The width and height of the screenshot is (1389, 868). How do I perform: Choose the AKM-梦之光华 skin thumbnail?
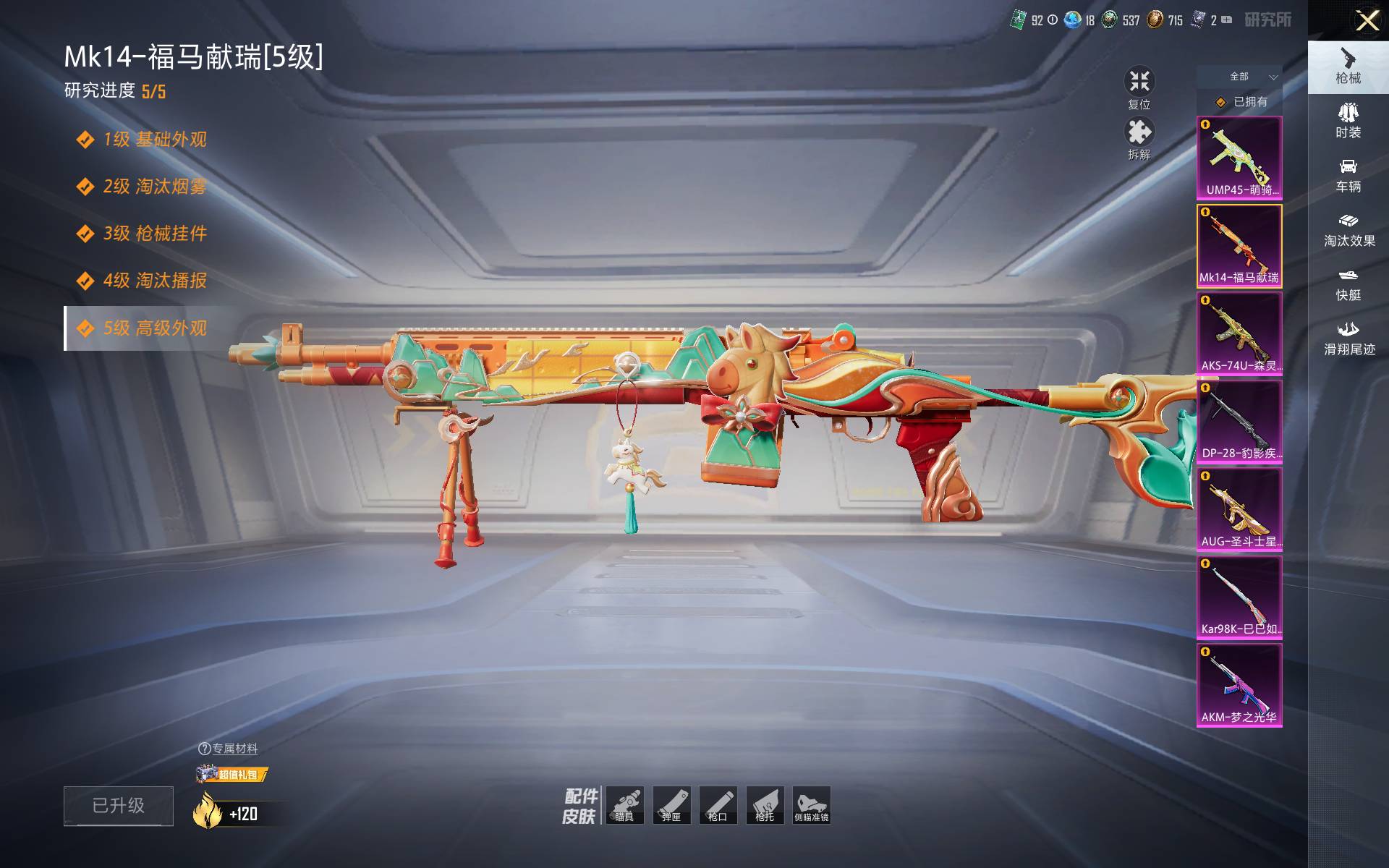pyautogui.click(x=1239, y=685)
